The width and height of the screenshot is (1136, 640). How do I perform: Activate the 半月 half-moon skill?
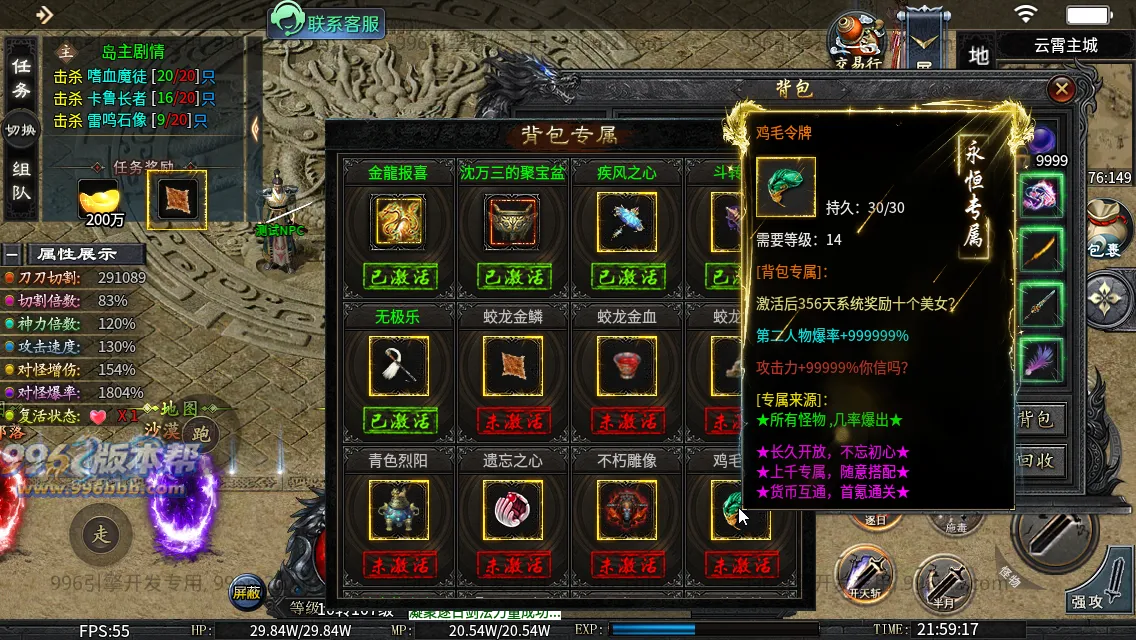[942, 578]
